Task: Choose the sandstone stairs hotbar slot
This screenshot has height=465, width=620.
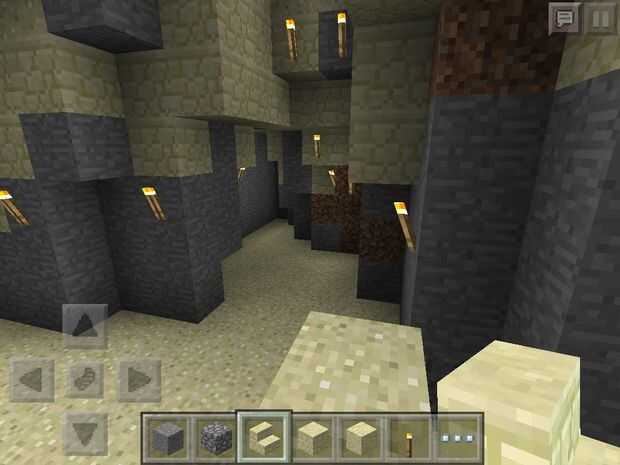Action: pos(264,437)
